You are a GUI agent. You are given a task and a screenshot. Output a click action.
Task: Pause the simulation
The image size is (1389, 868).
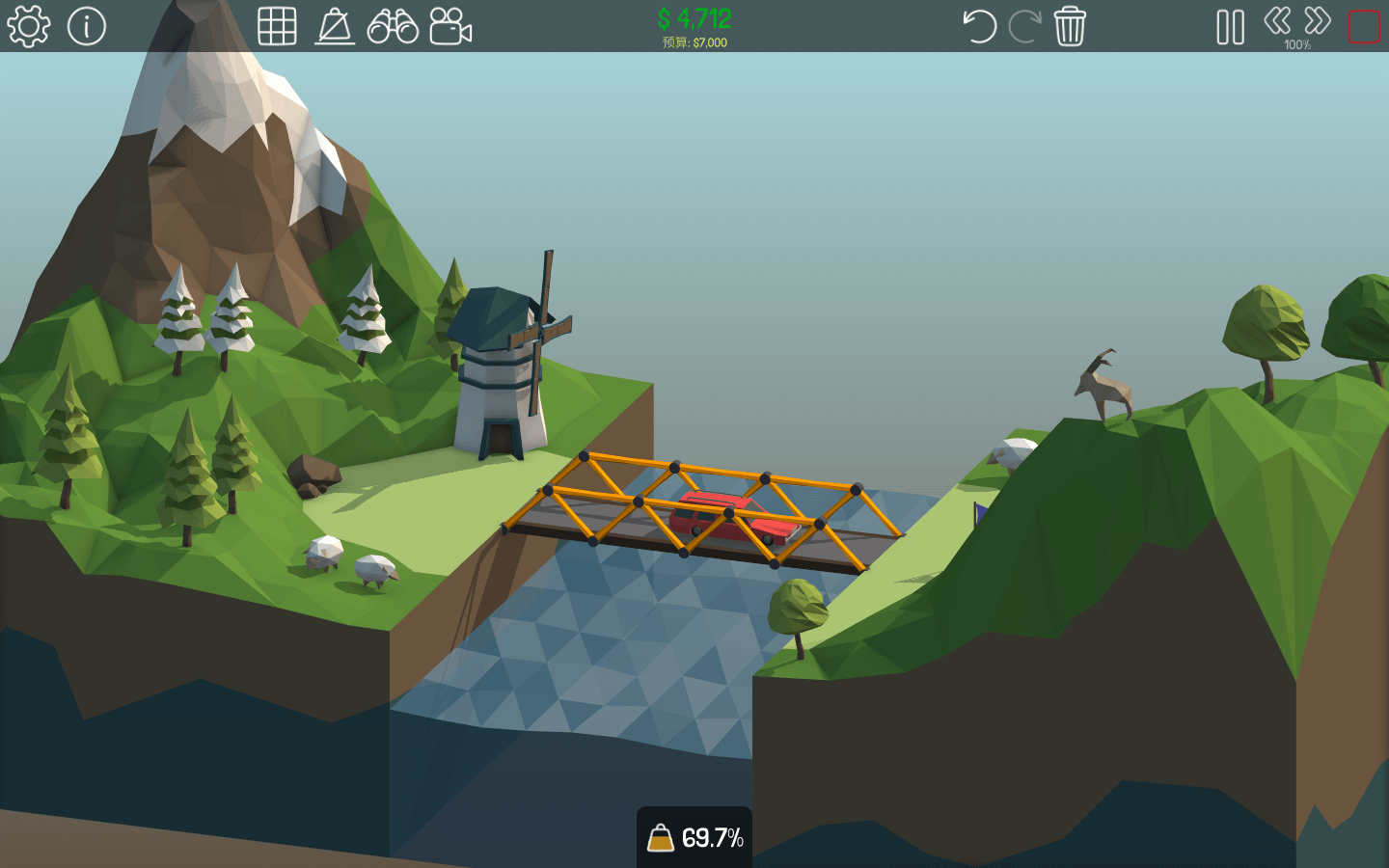coord(1230,27)
